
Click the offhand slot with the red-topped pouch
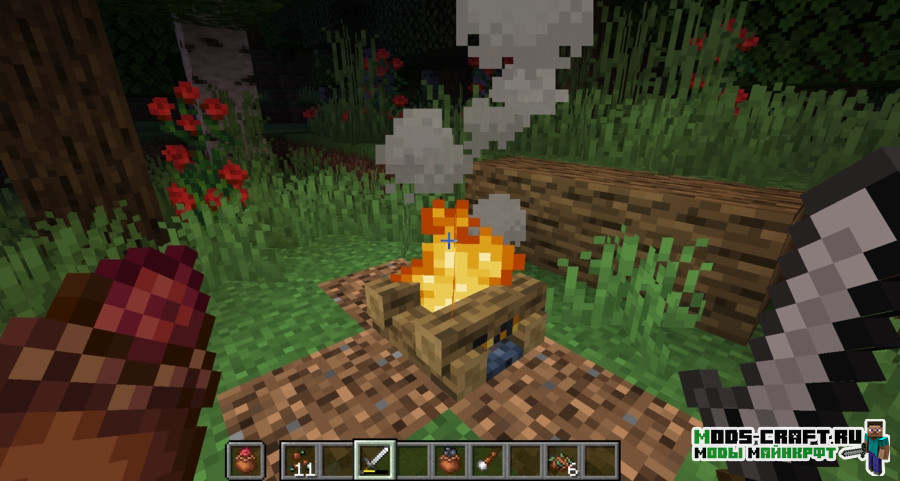point(245,460)
